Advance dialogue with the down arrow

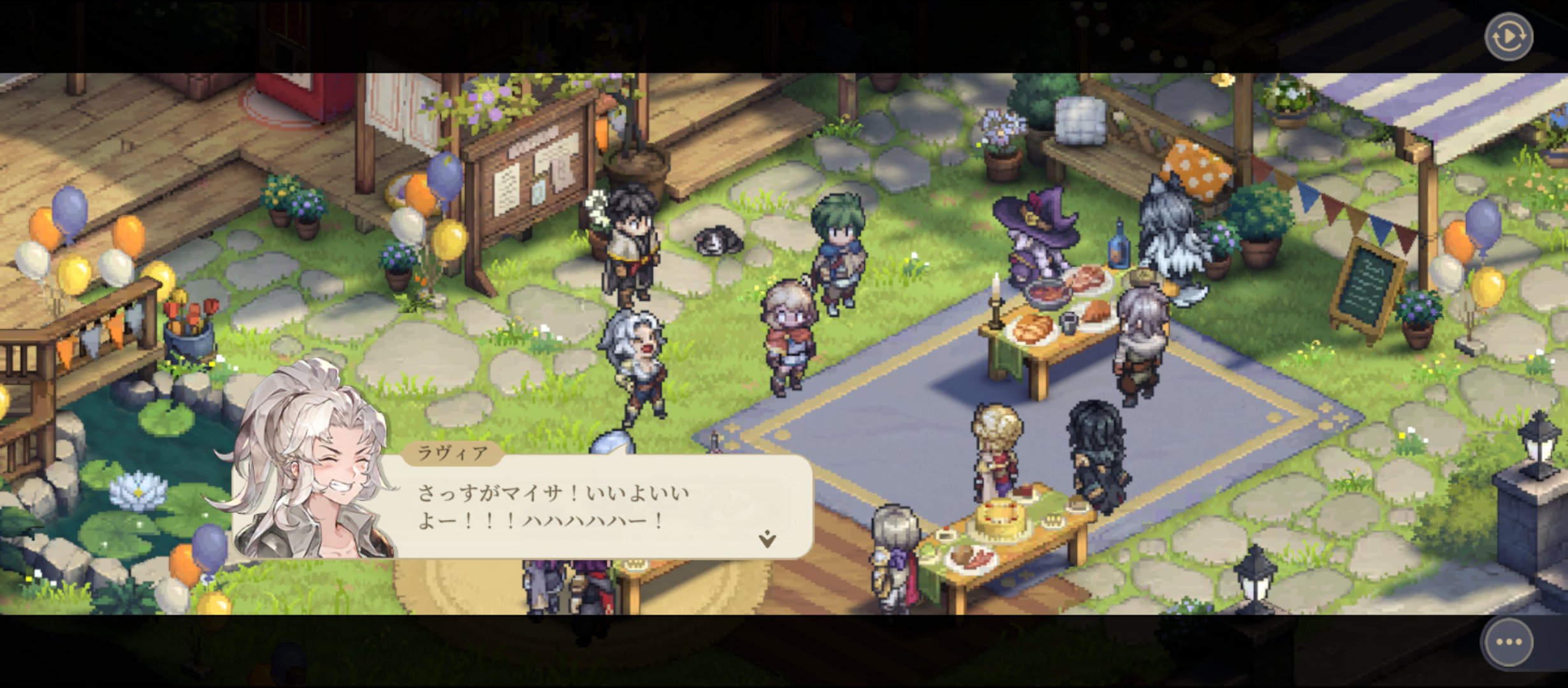point(767,539)
